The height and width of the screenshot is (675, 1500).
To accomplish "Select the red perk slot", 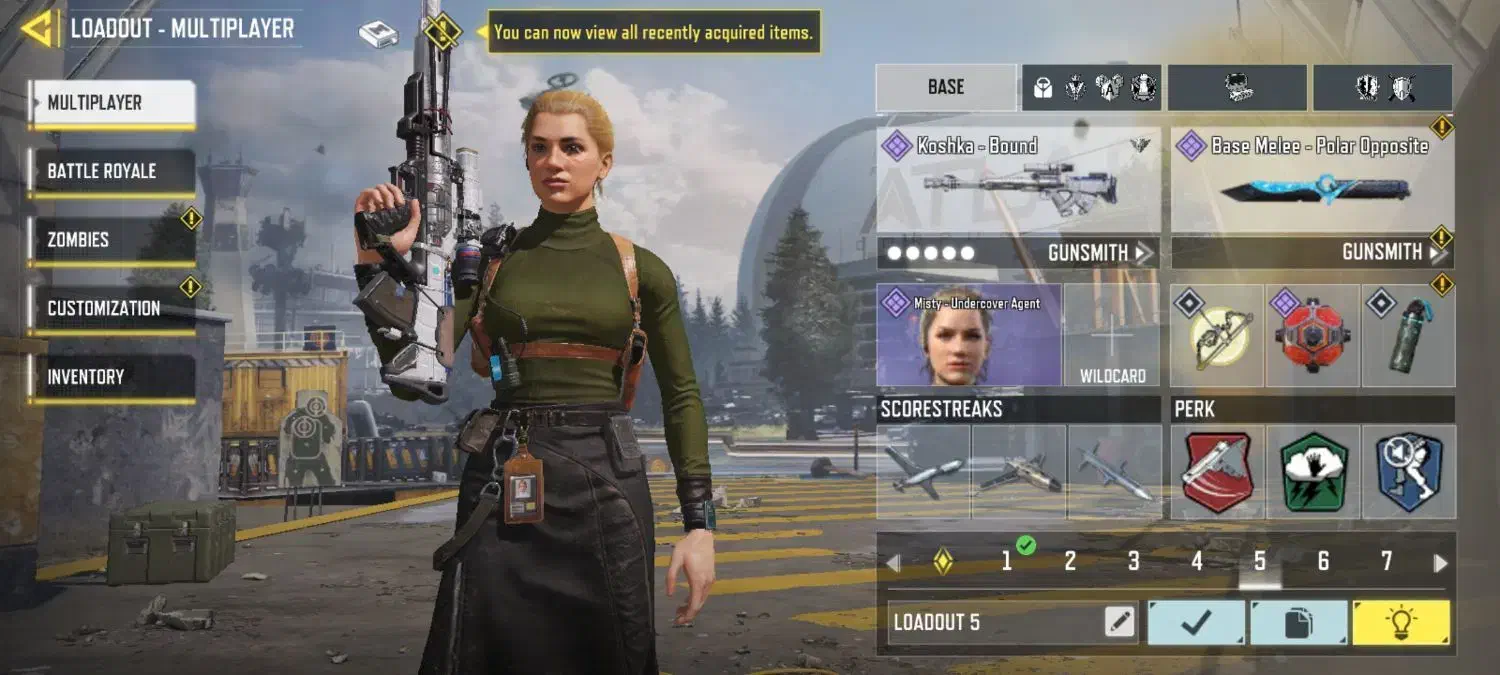I will coord(1217,472).
